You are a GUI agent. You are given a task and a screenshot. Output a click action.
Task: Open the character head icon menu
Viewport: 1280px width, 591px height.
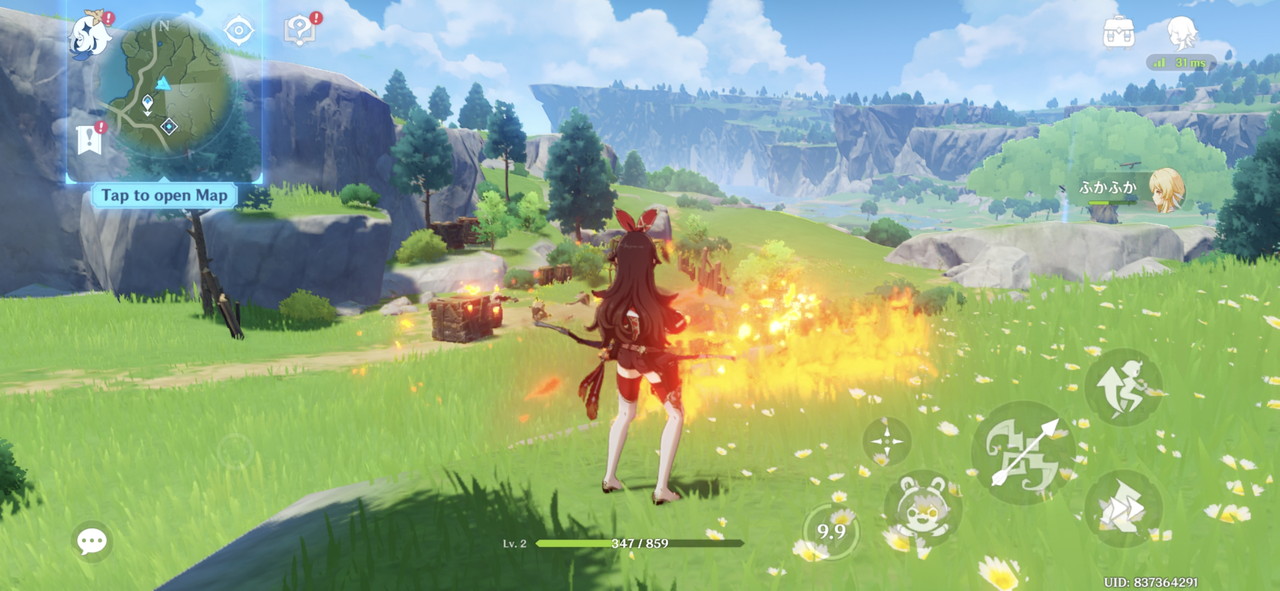(1183, 32)
